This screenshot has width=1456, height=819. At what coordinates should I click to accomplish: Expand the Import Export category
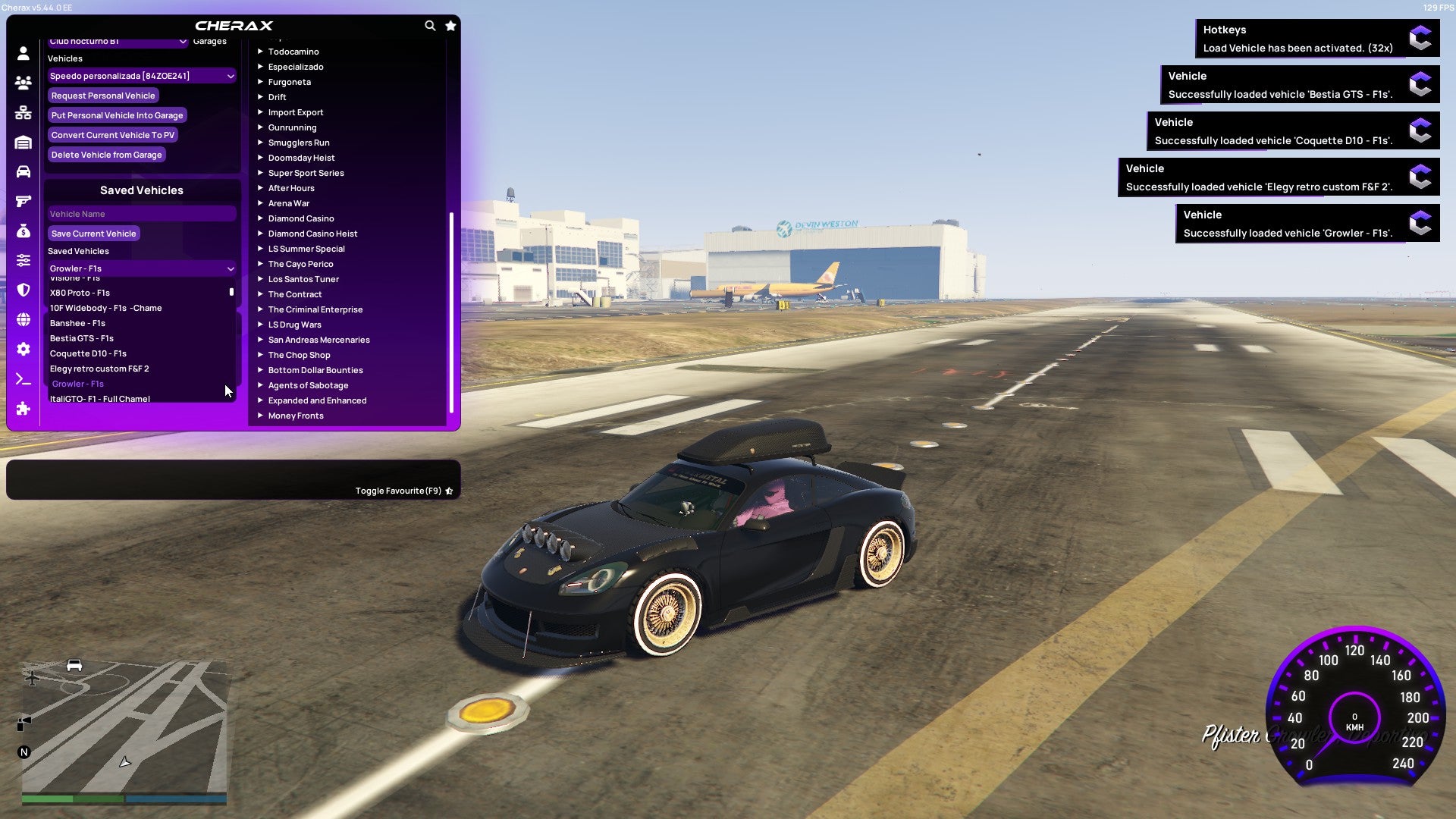296,112
